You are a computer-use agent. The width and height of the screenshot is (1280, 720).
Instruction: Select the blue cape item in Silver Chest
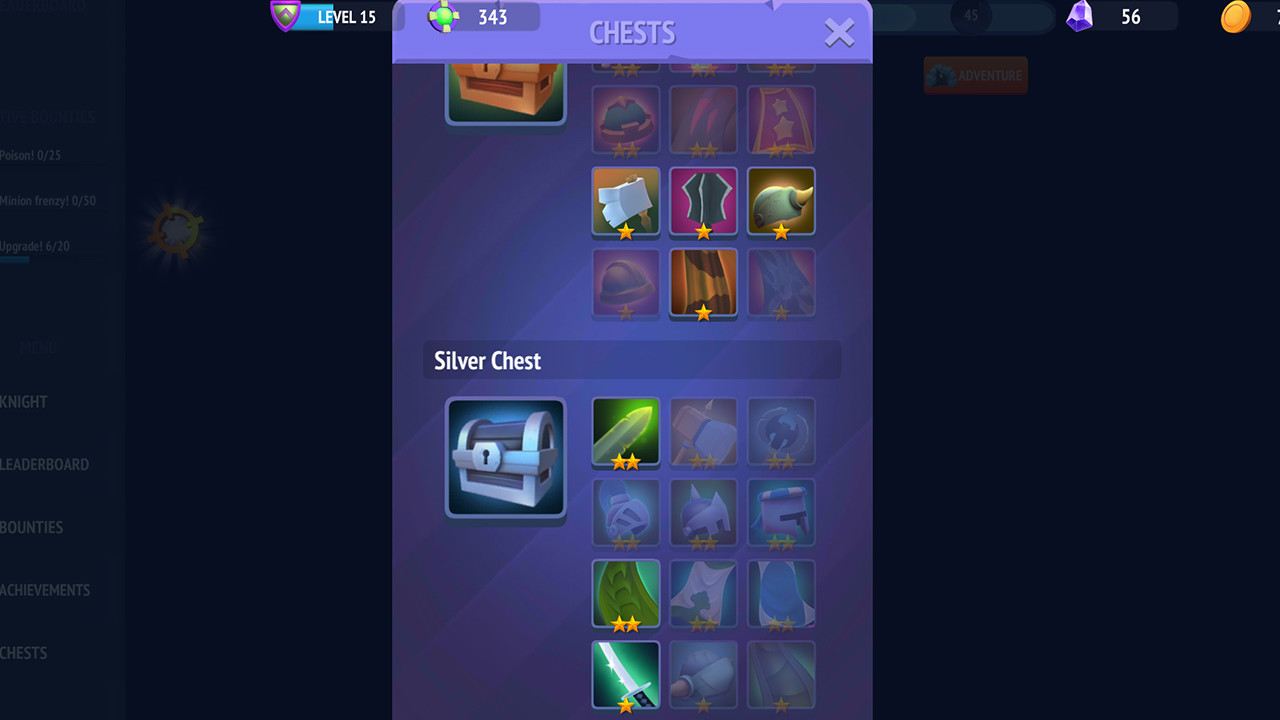(x=781, y=593)
